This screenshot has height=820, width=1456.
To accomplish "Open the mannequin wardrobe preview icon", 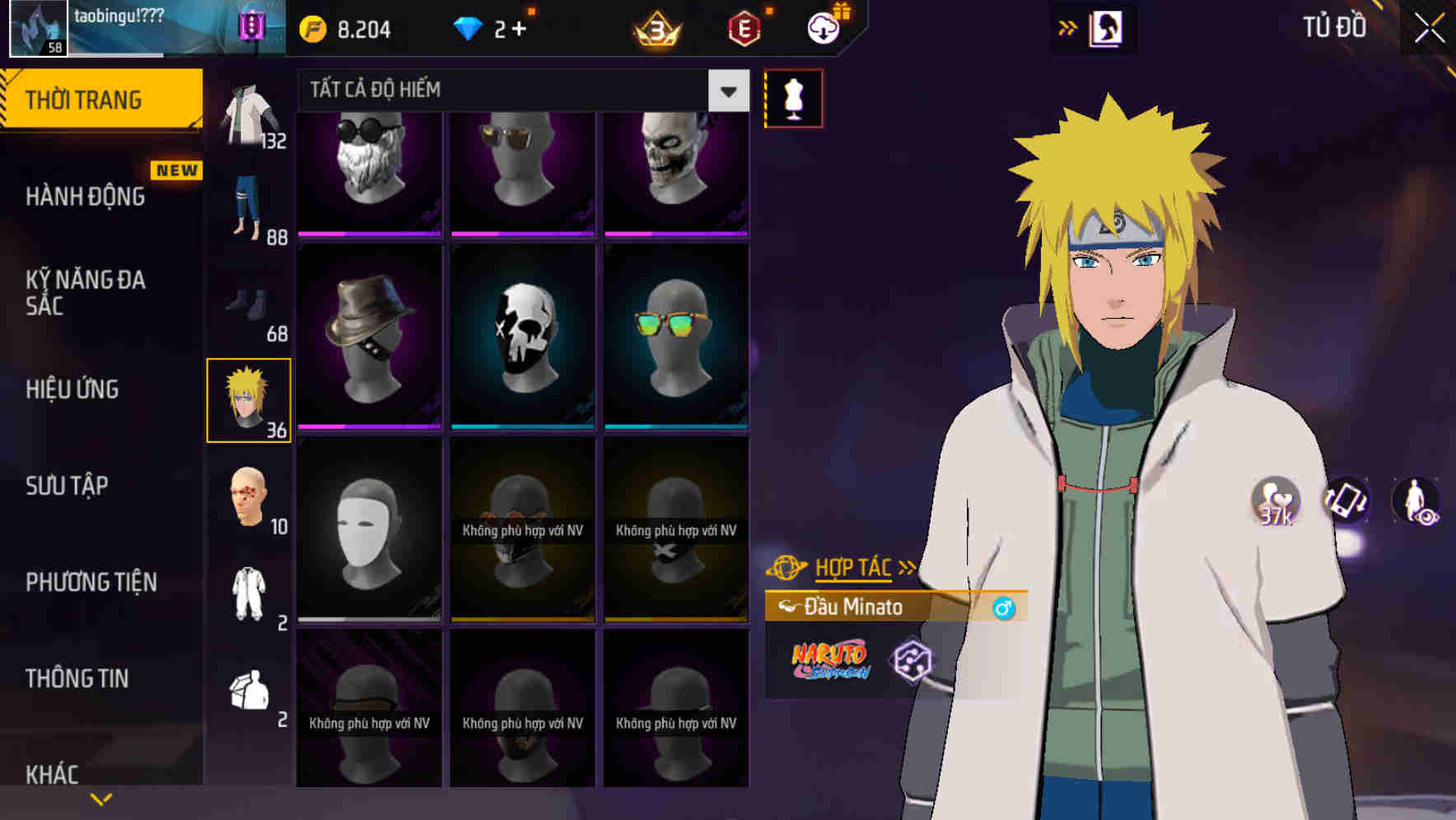I will pyautogui.click(x=793, y=97).
